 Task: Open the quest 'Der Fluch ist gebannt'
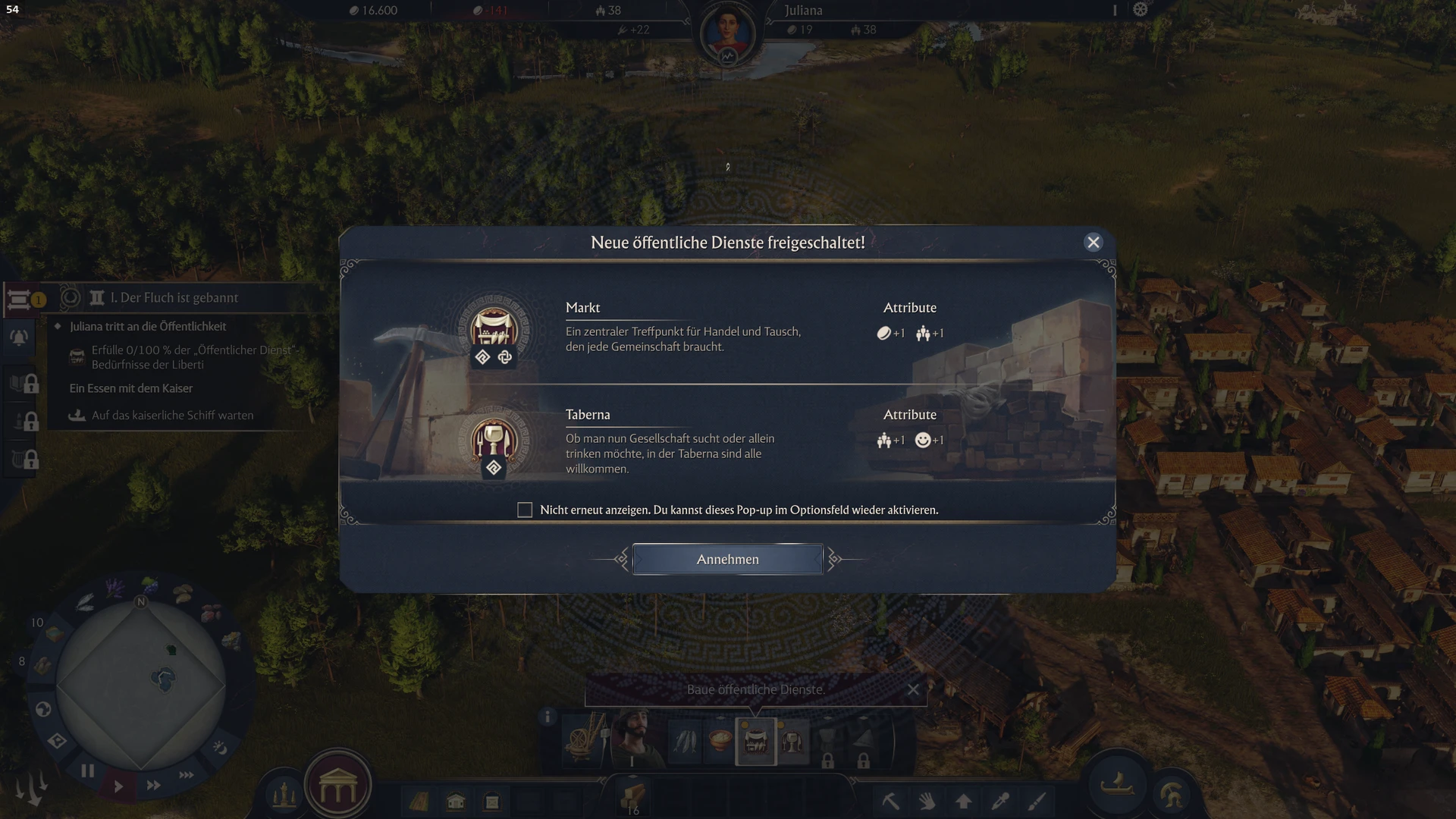(174, 298)
